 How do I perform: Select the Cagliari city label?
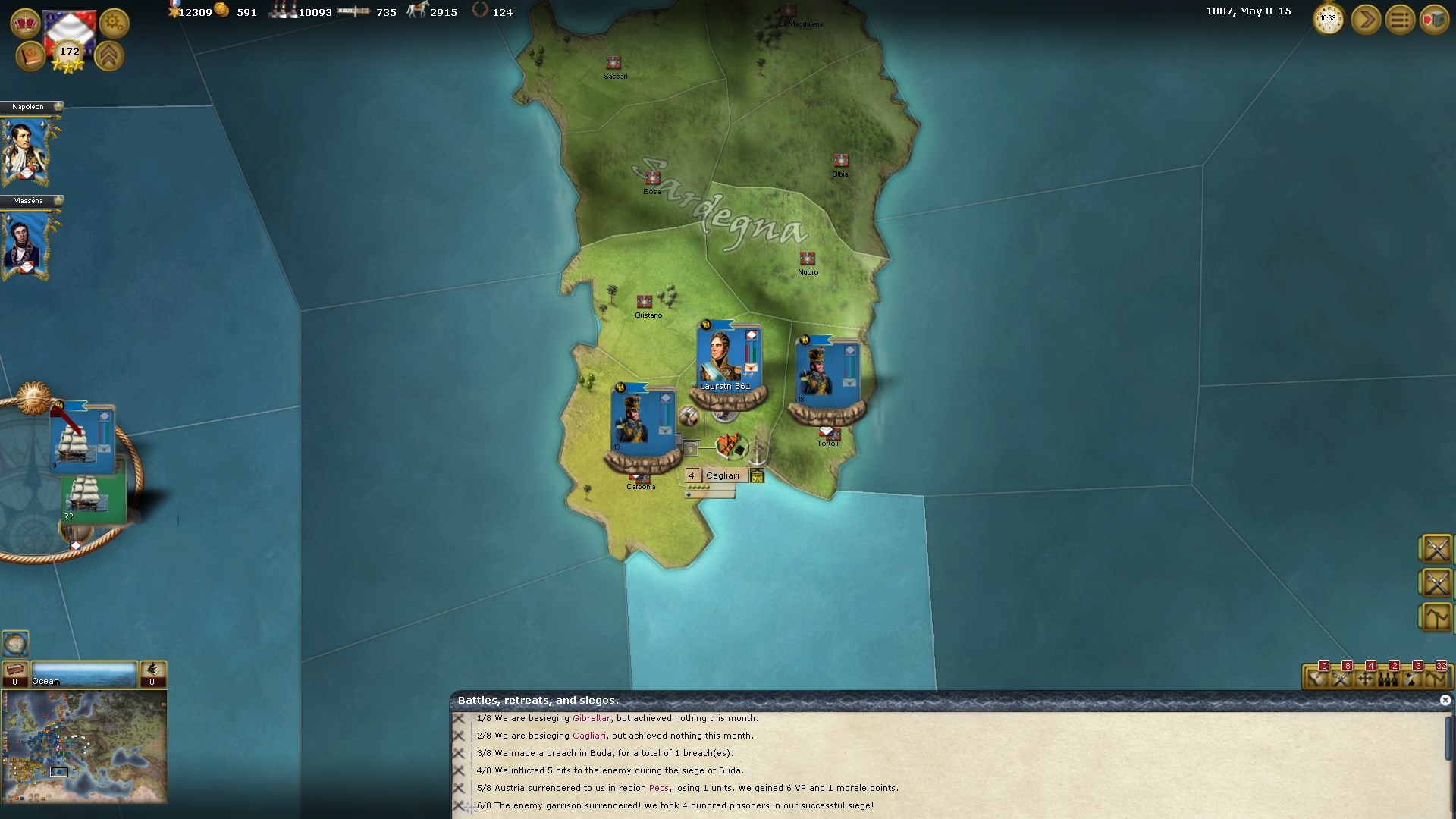[x=722, y=475]
